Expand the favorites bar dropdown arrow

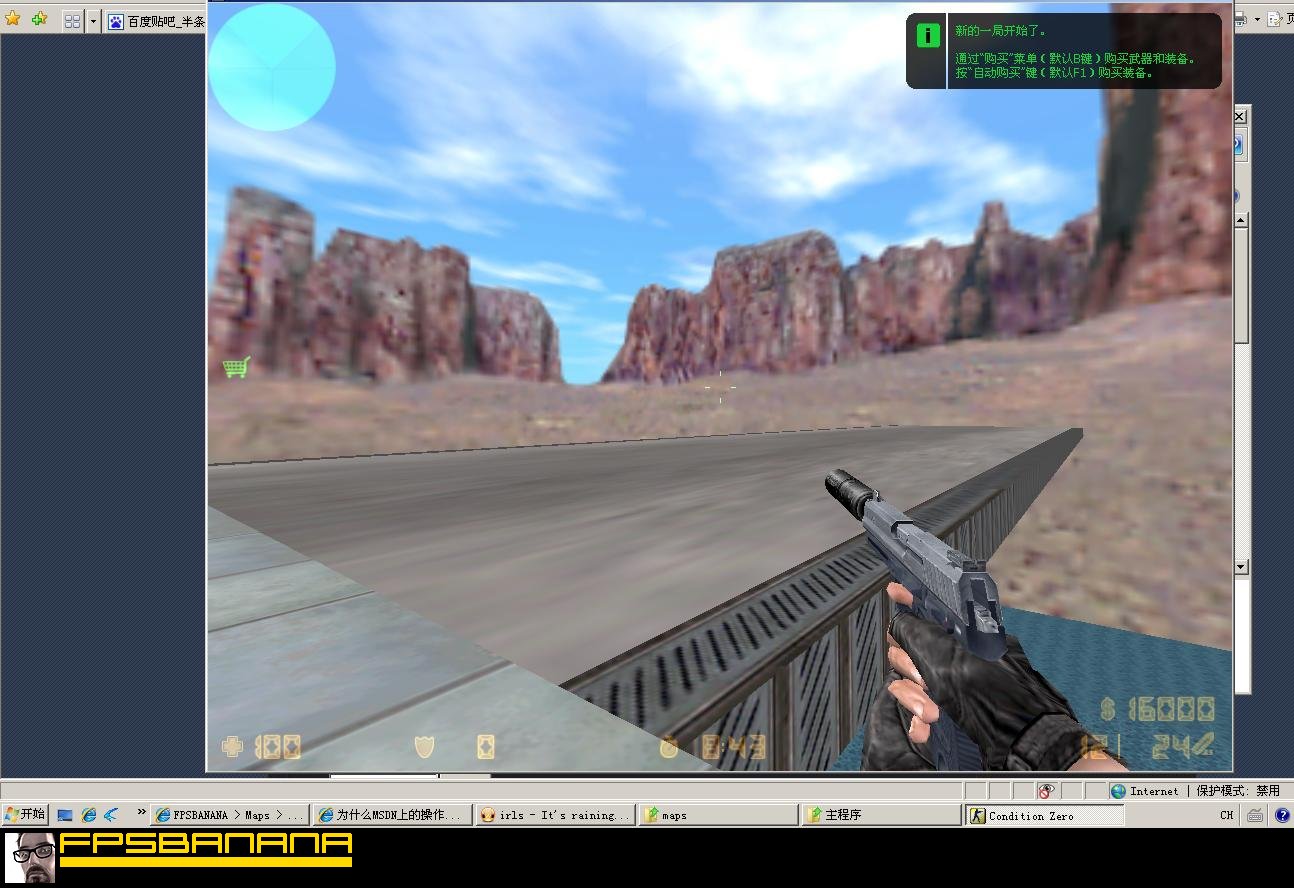point(93,20)
